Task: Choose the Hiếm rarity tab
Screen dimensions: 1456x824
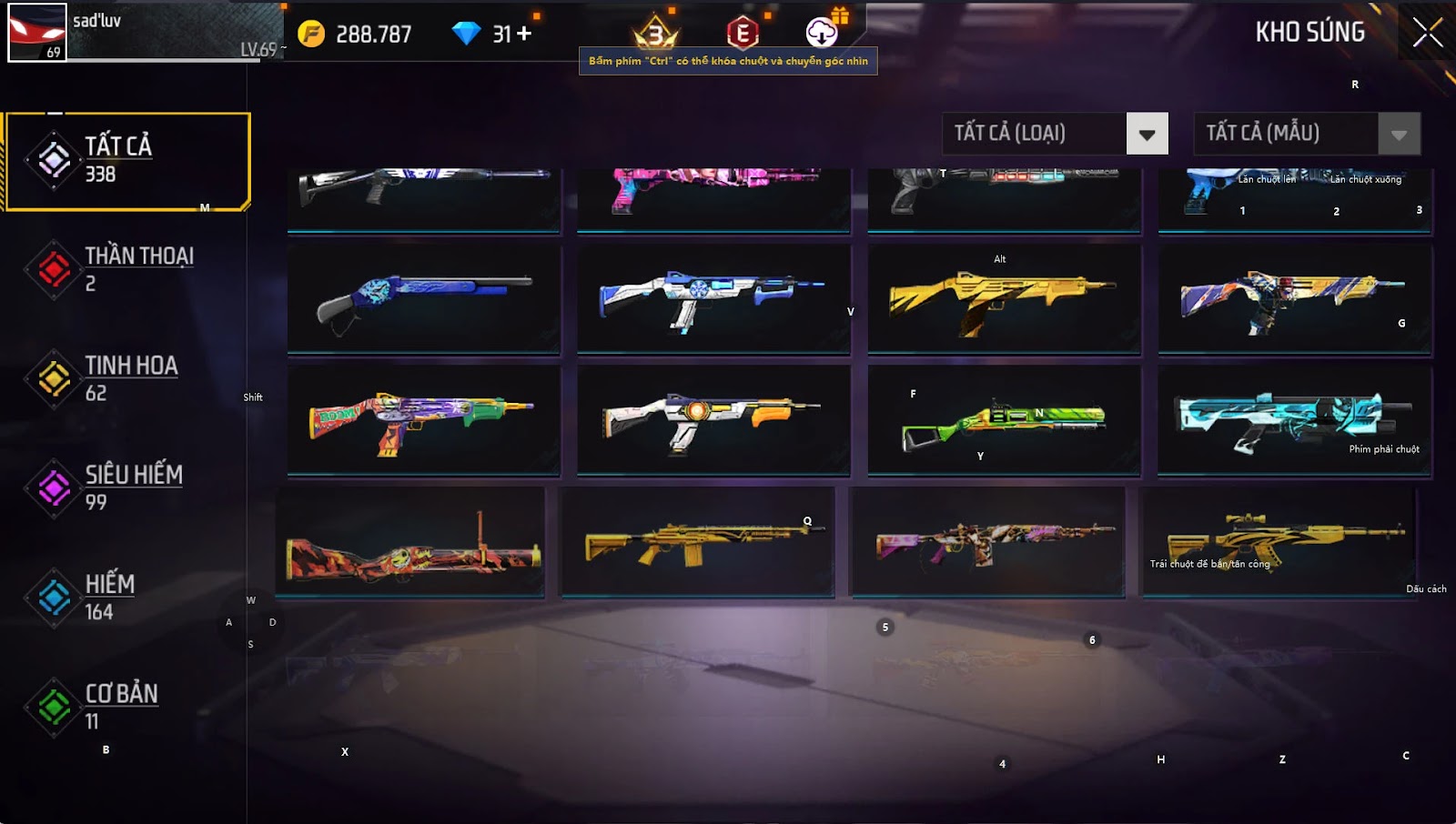Action: 127,597
